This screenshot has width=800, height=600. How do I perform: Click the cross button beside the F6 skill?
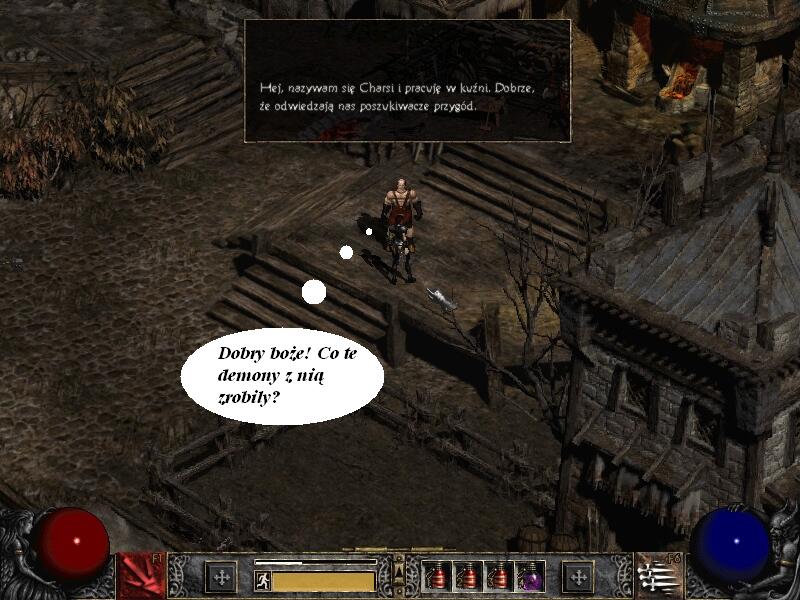coord(577,577)
